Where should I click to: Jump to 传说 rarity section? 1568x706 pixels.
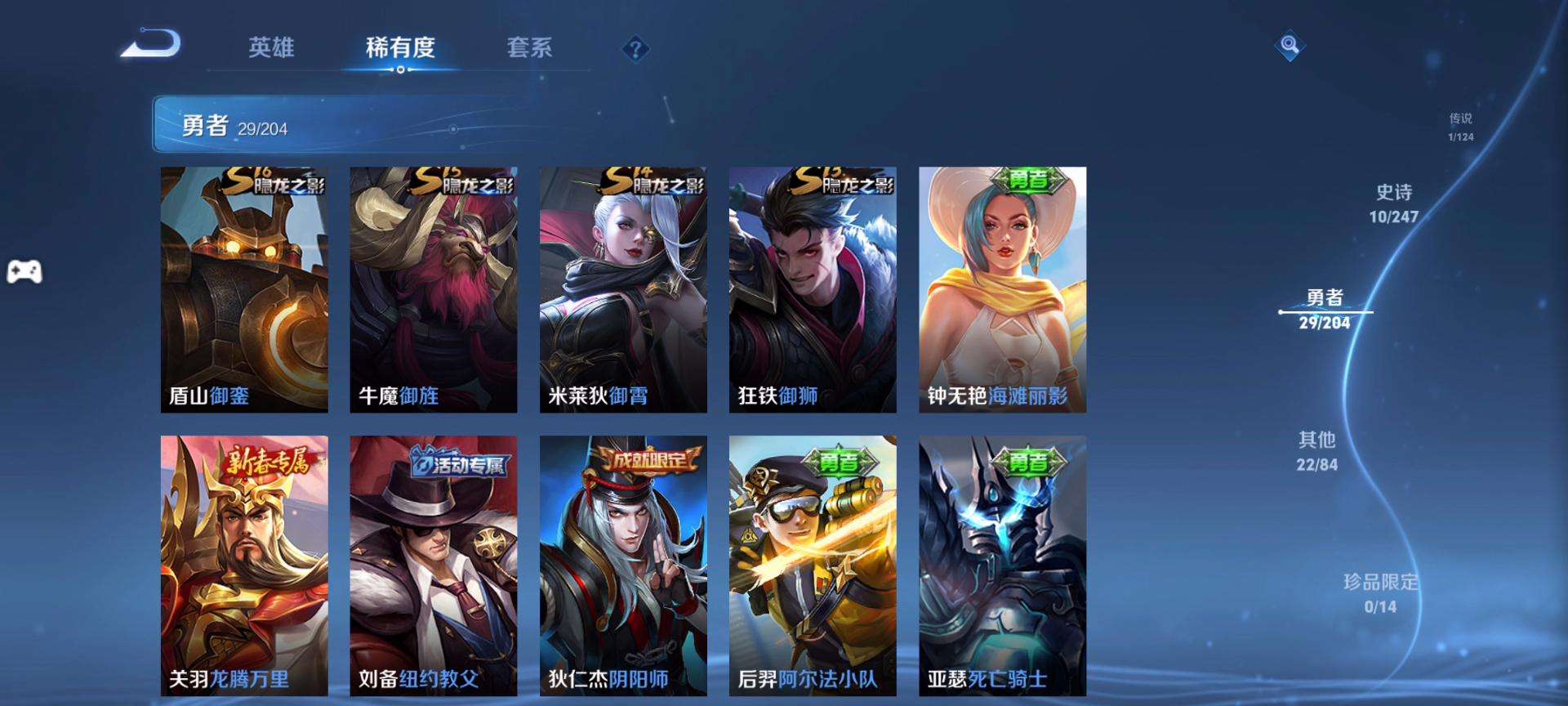click(1460, 127)
